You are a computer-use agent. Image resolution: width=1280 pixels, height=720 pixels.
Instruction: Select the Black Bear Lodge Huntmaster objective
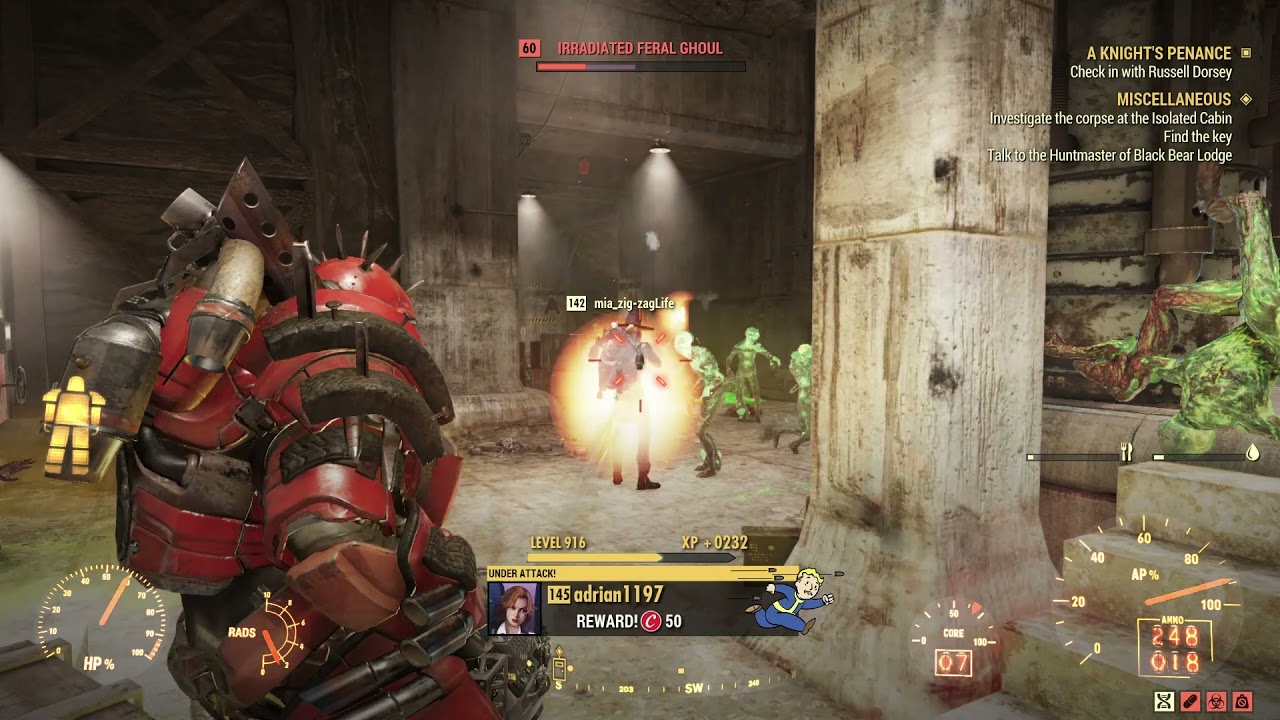coord(1109,156)
